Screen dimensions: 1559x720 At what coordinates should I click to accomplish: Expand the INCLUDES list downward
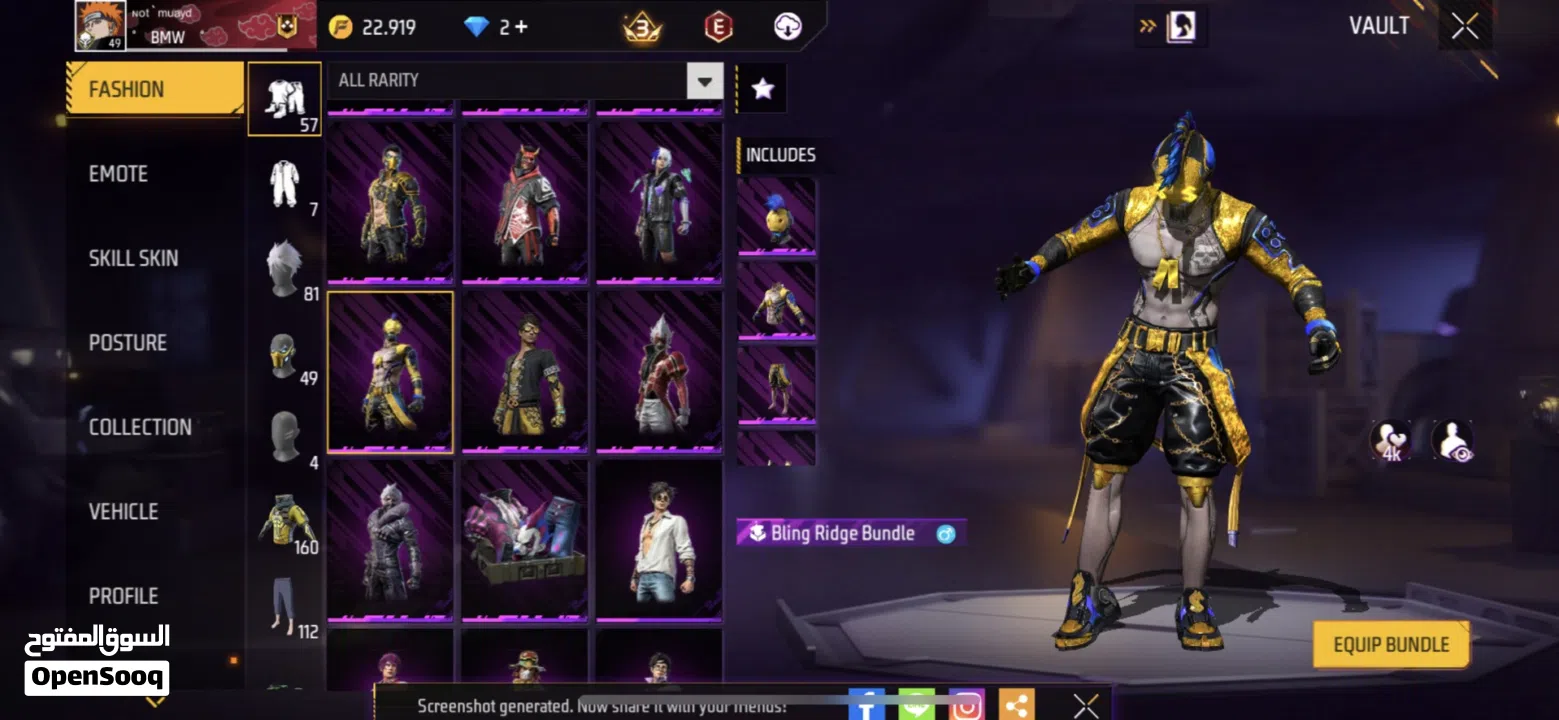[x=777, y=460]
